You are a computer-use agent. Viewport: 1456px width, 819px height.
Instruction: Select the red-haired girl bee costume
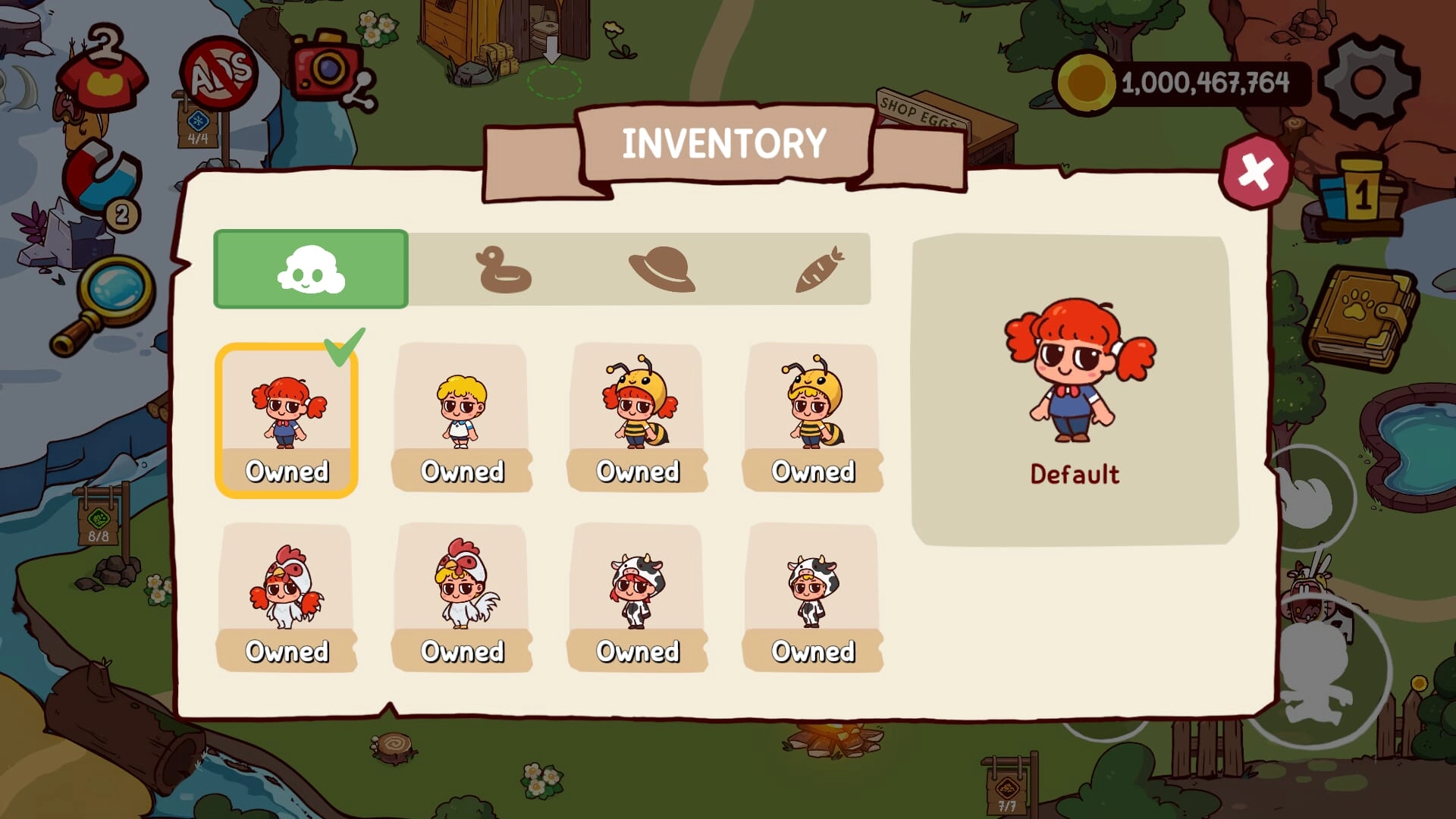point(637,417)
